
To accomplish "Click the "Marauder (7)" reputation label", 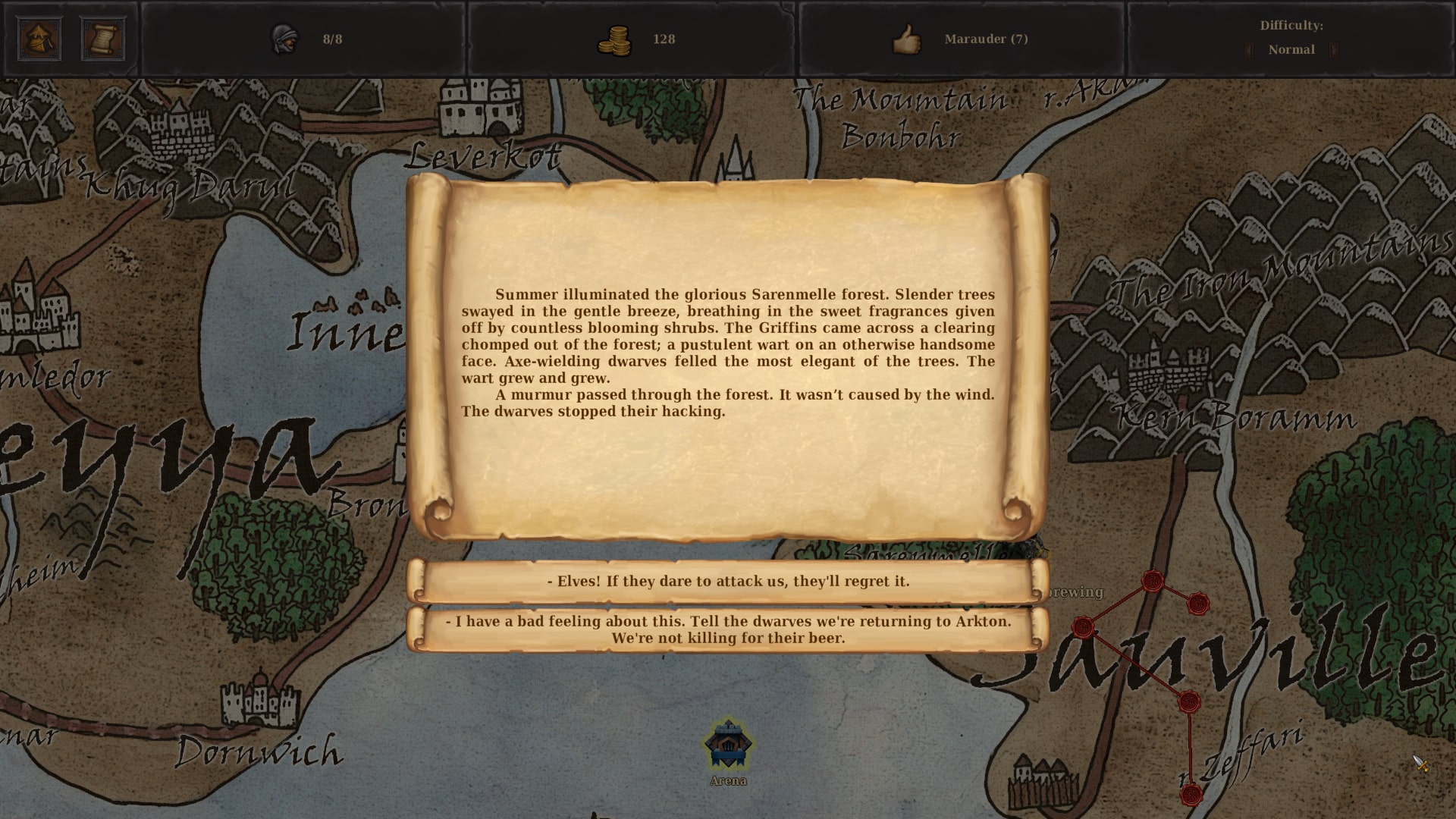I will [x=987, y=39].
